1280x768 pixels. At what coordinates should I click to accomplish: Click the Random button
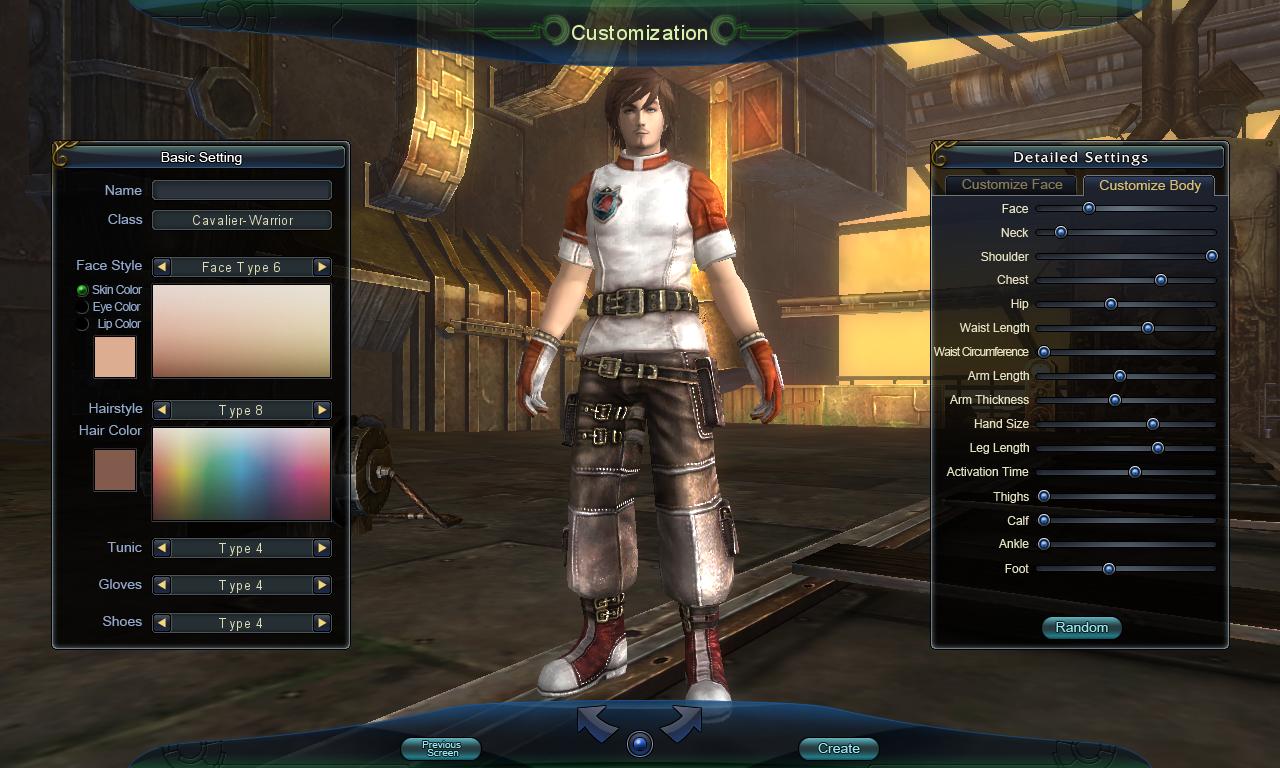point(1081,628)
